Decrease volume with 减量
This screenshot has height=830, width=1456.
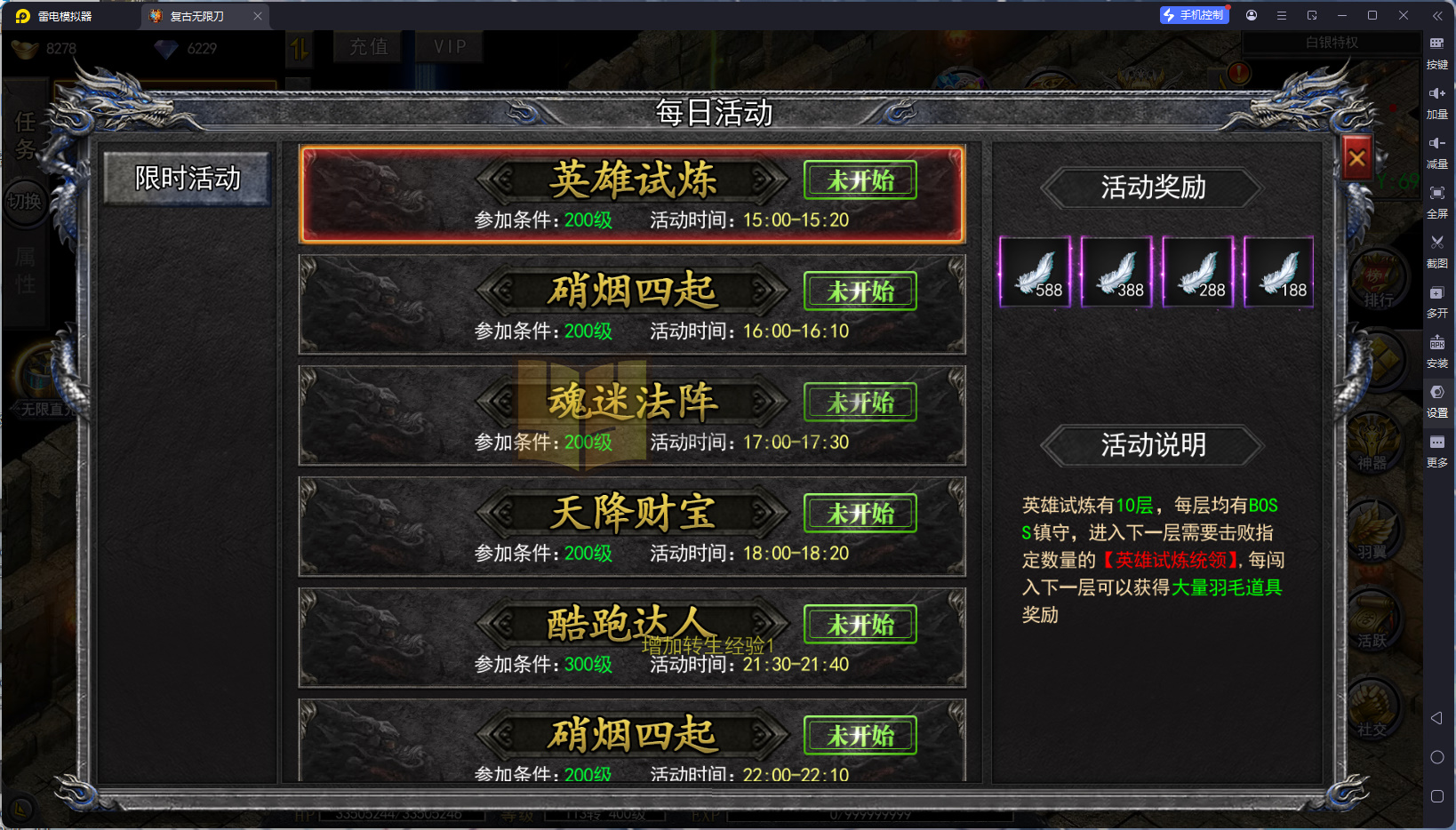[x=1439, y=151]
